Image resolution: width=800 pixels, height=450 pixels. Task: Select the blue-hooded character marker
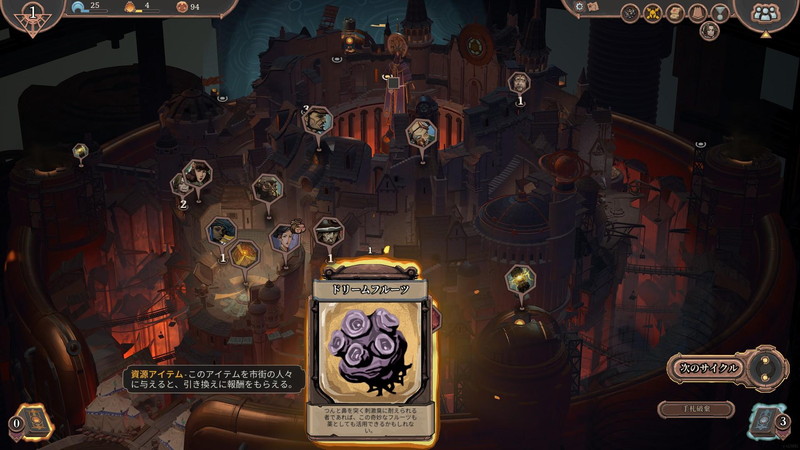click(221, 231)
